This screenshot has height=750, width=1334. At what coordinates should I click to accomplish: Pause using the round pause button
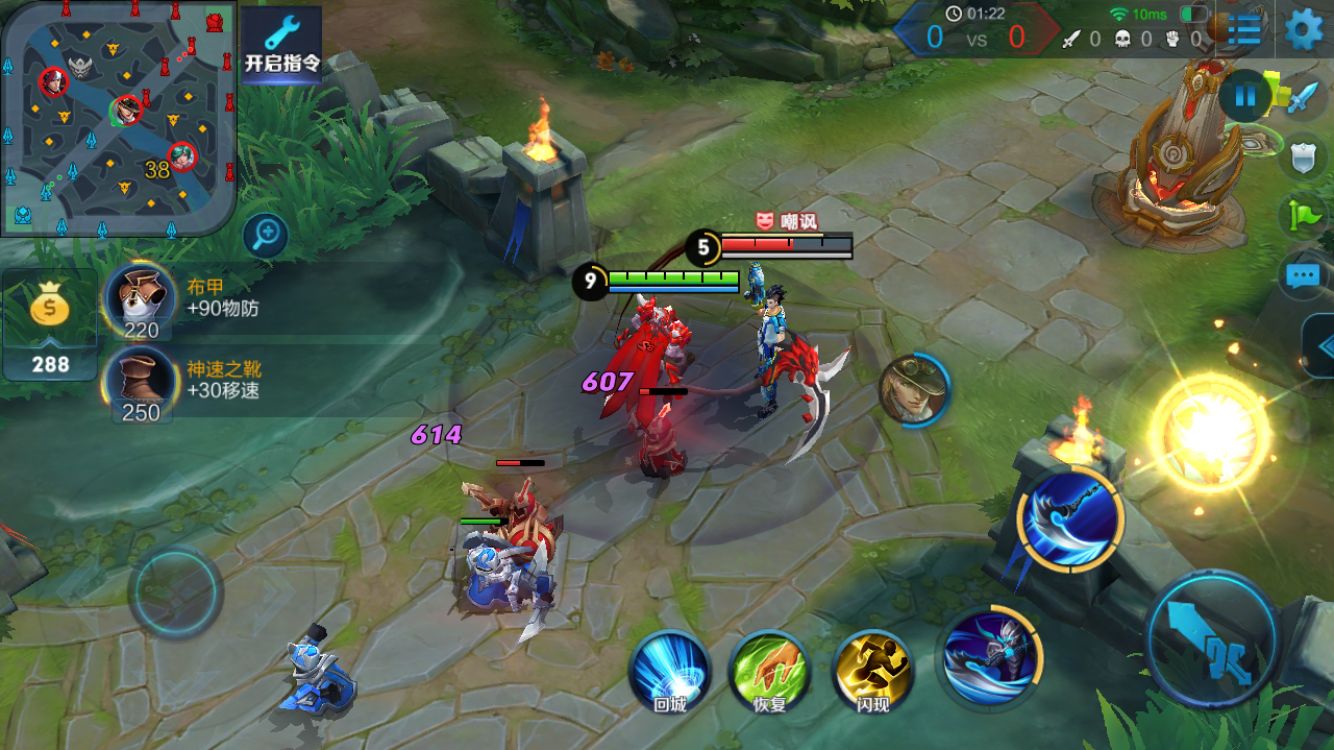1245,97
